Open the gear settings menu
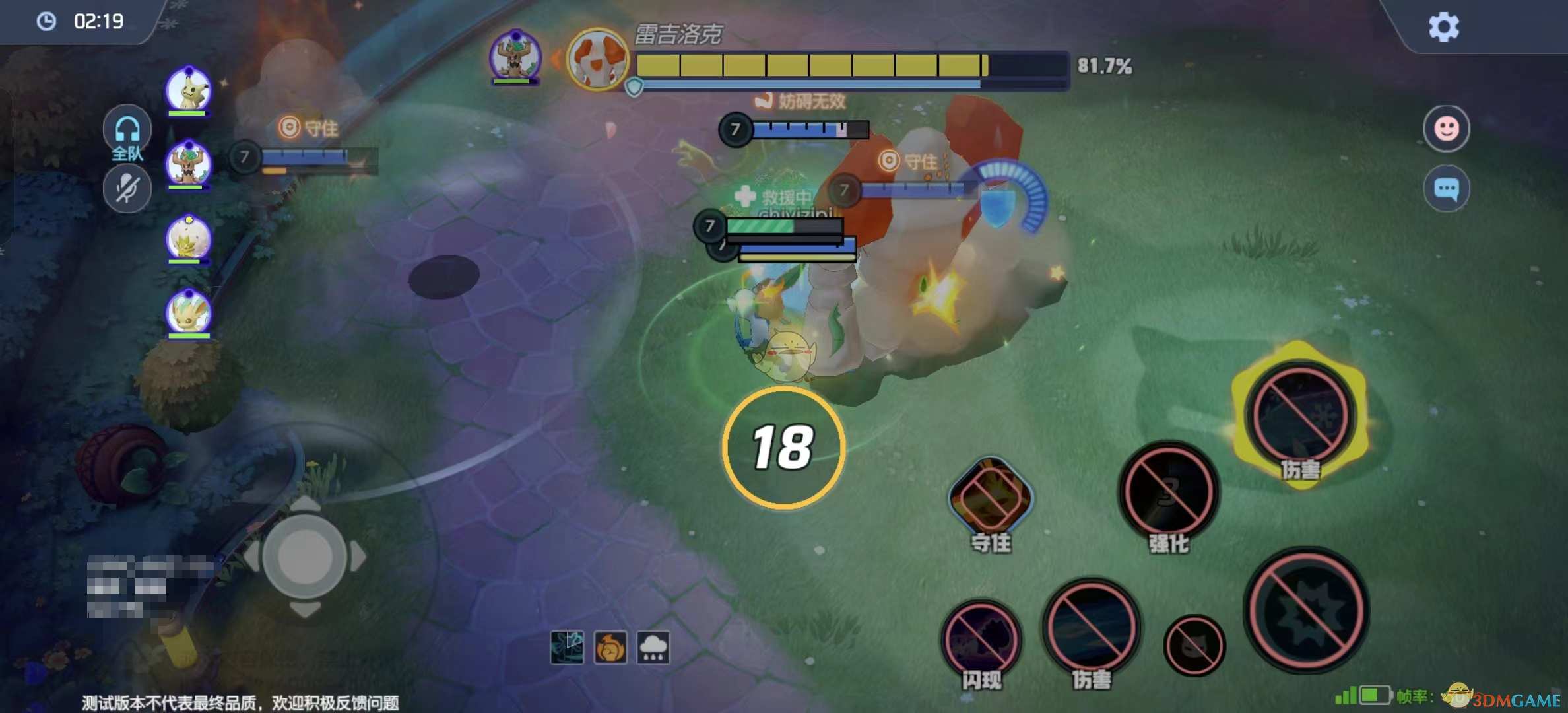Viewport: 1568px width, 713px height. click(1443, 28)
